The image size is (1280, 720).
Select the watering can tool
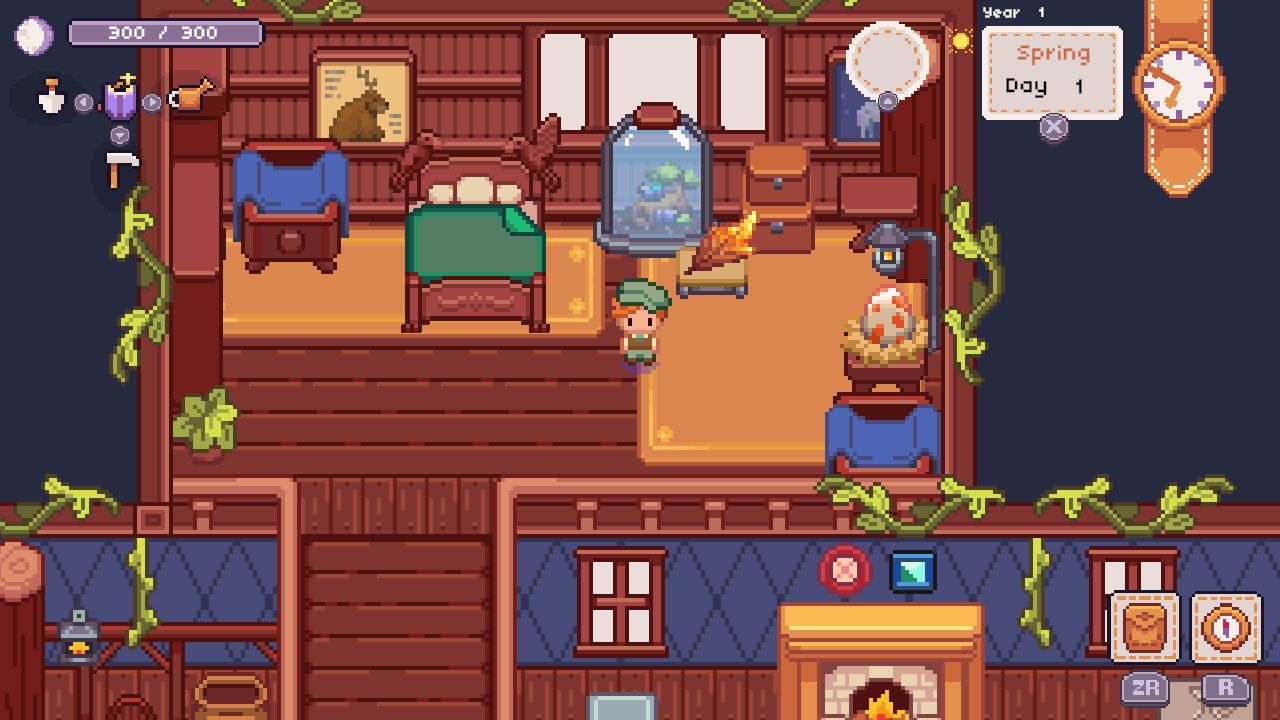tap(188, 98)
